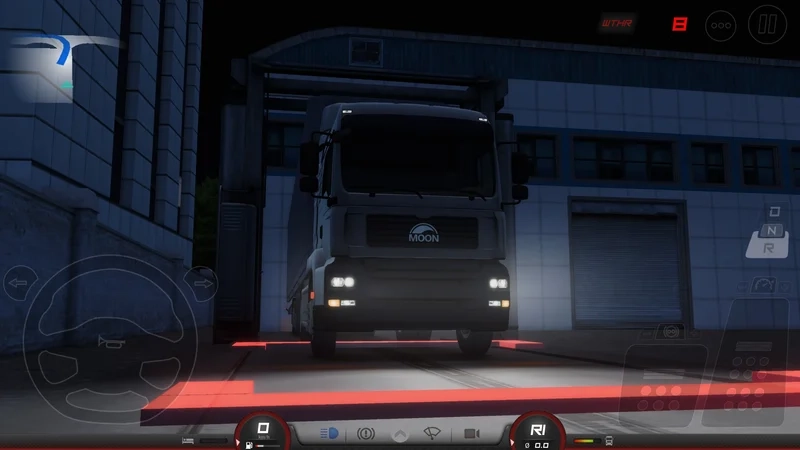Image resolution: width=800 pixels, height=450 pixels.
Task: Switch the camera view
Action: pos(470,434)
